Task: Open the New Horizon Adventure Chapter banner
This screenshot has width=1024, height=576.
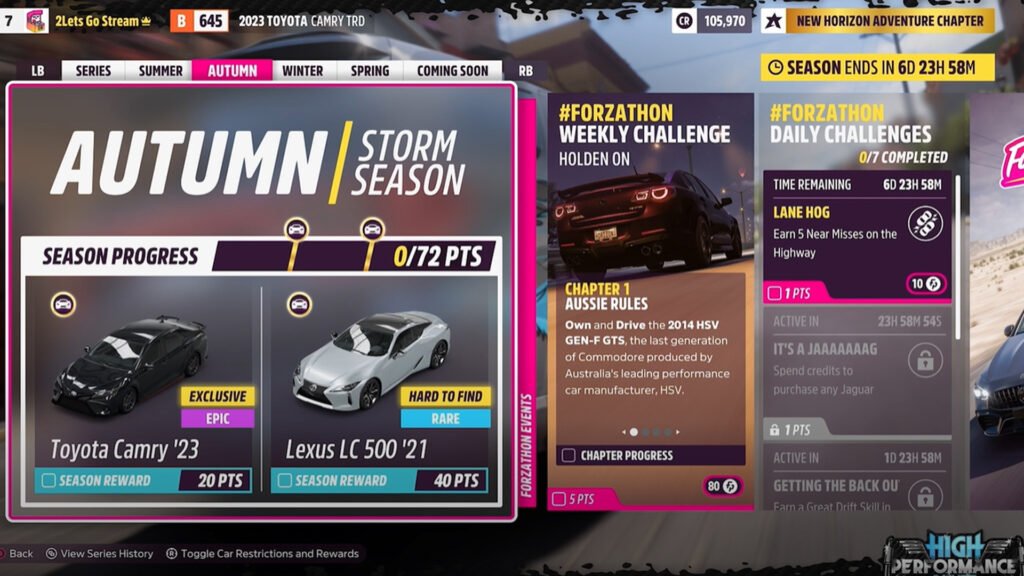Action: click(x=889, y=21)
